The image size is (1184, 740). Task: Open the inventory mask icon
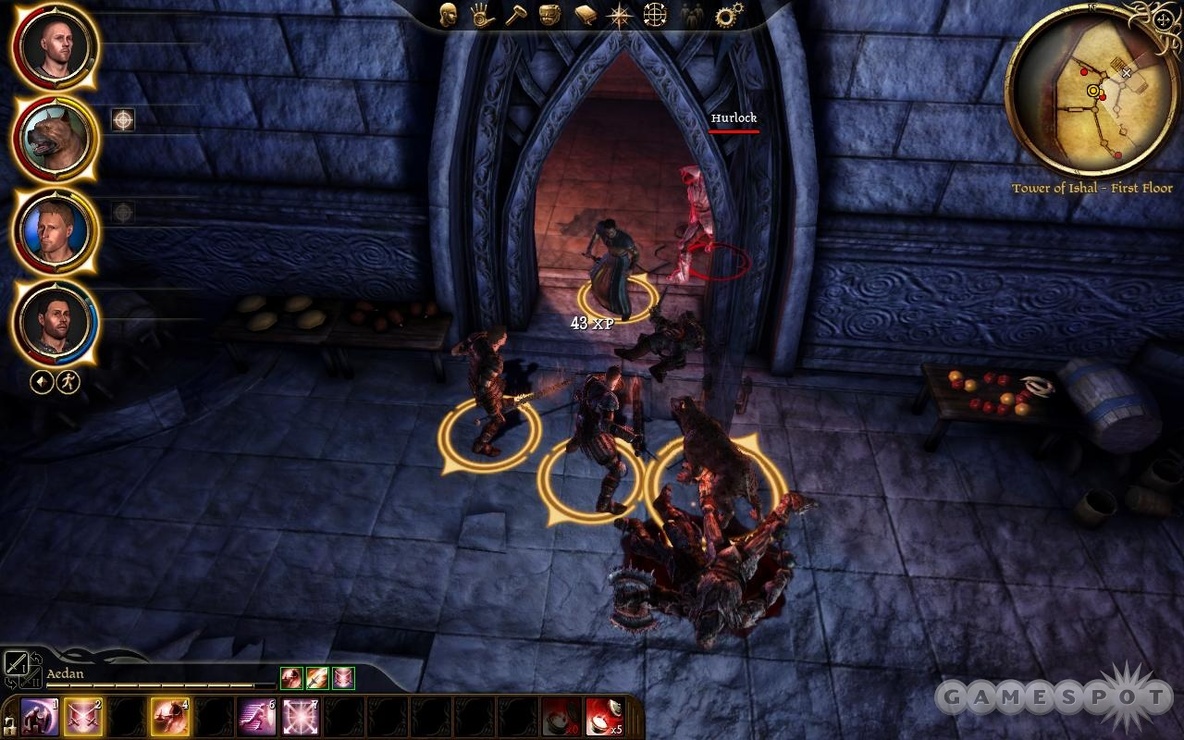point(549,15)
